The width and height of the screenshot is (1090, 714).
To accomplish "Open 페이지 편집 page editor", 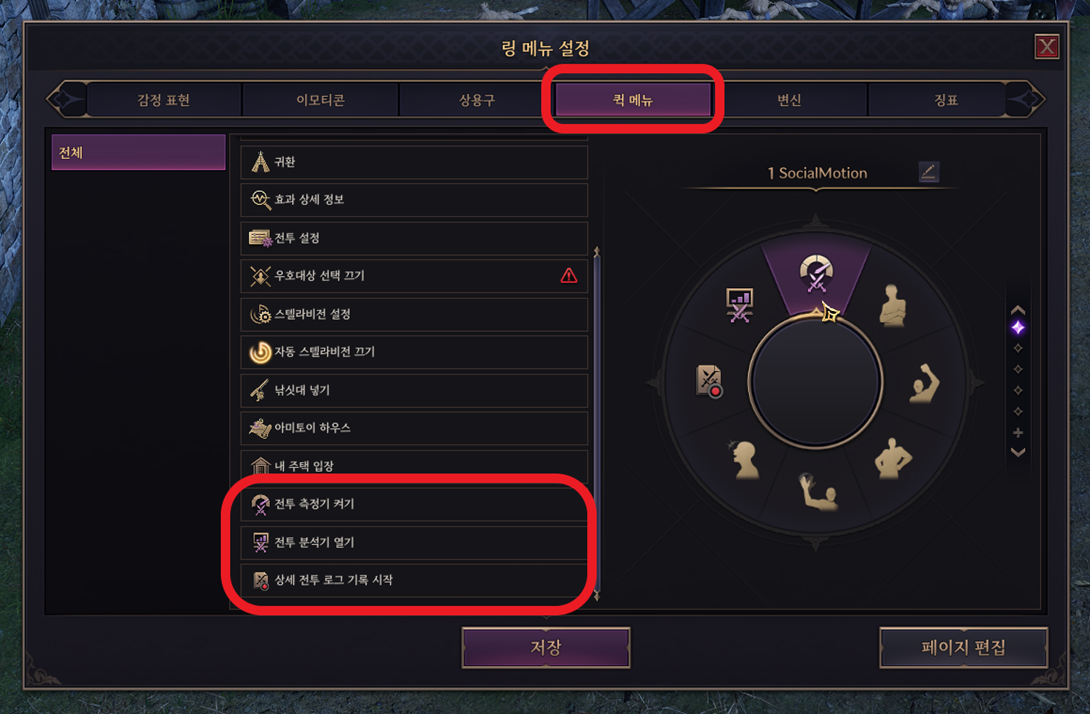I will [963, 647].
